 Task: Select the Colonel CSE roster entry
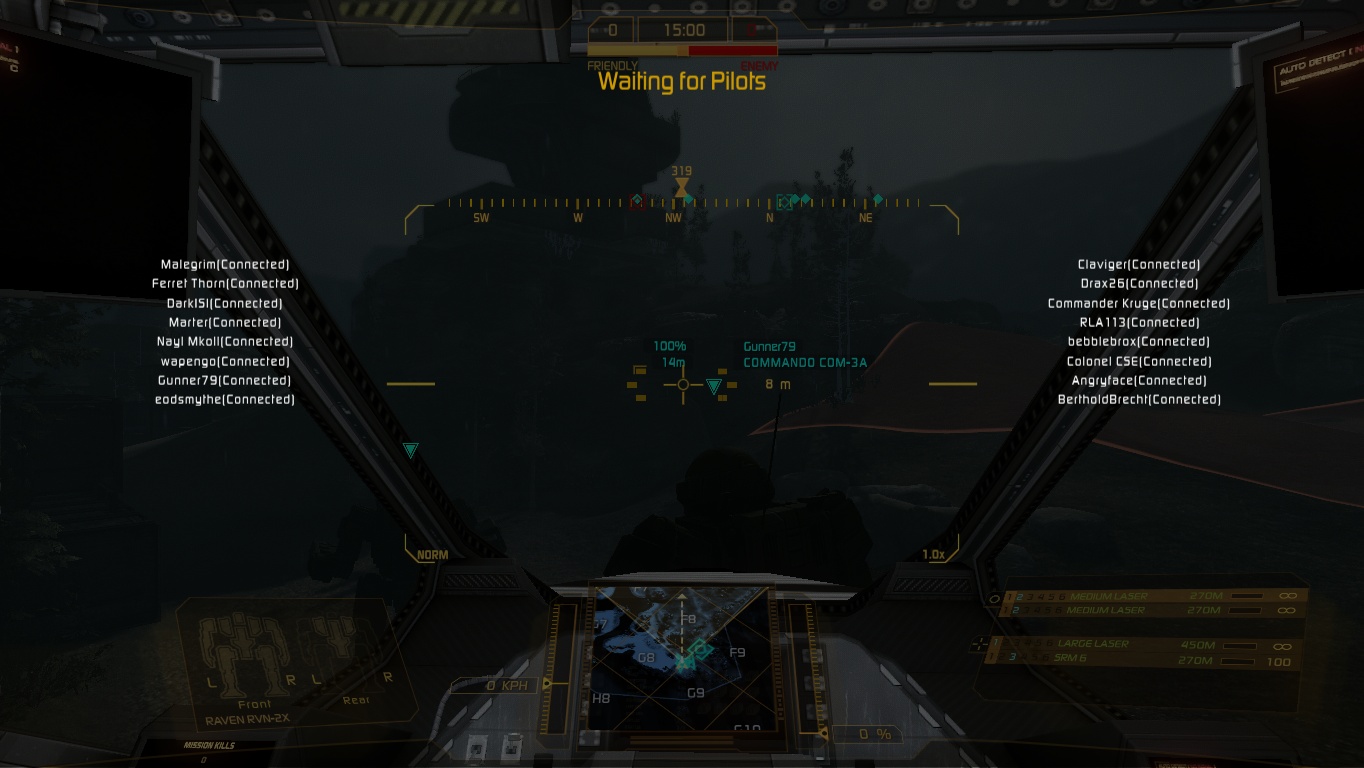click(1139, 361)
